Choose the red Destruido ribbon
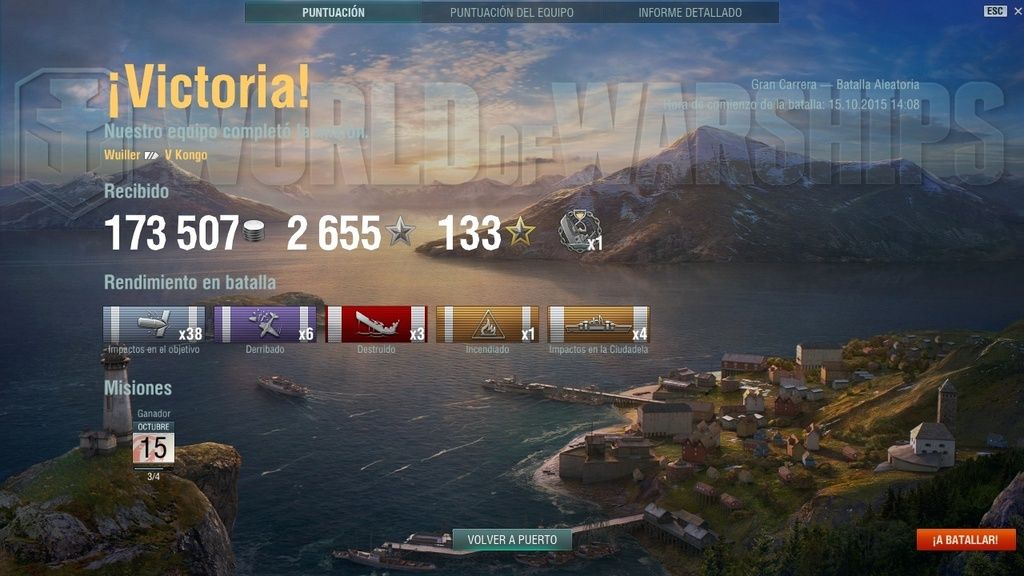 click(x=377, y=325)
